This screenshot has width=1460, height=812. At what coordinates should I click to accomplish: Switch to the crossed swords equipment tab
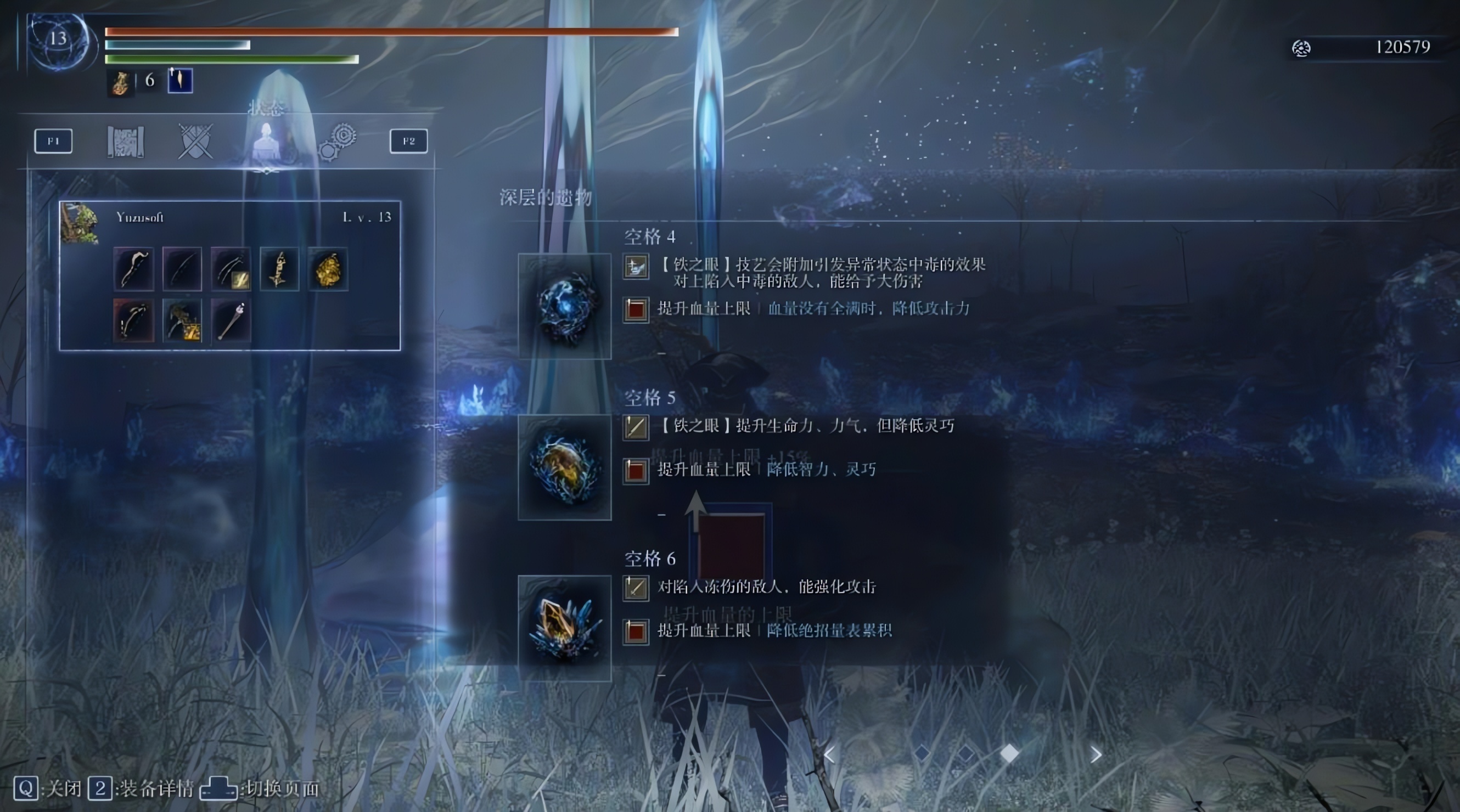click(x=195, y=141)
